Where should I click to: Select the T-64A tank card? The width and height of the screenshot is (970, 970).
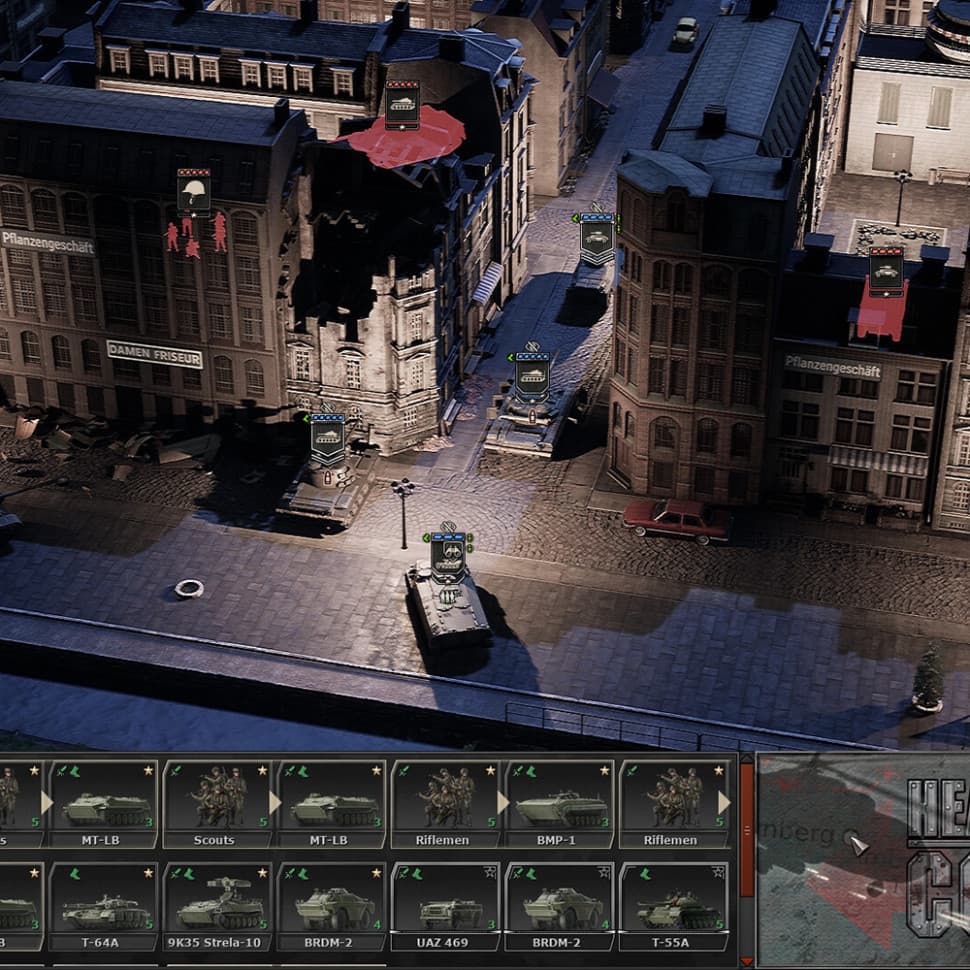click(x=102, y=906)
